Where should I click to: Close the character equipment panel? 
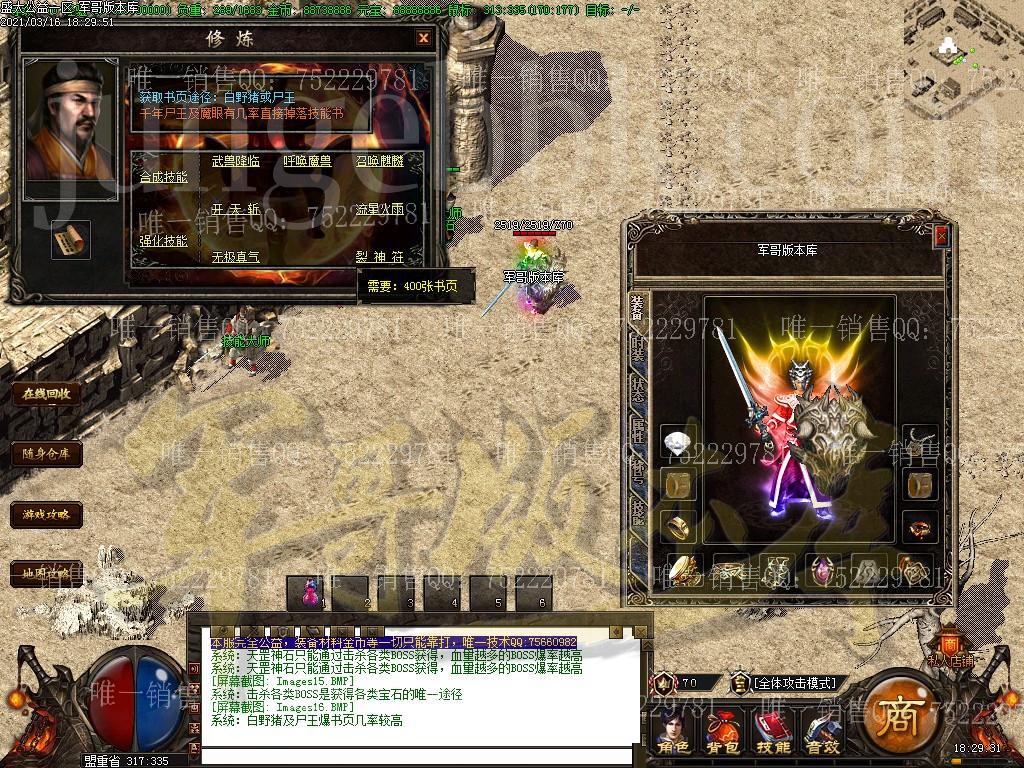[941, 236]
